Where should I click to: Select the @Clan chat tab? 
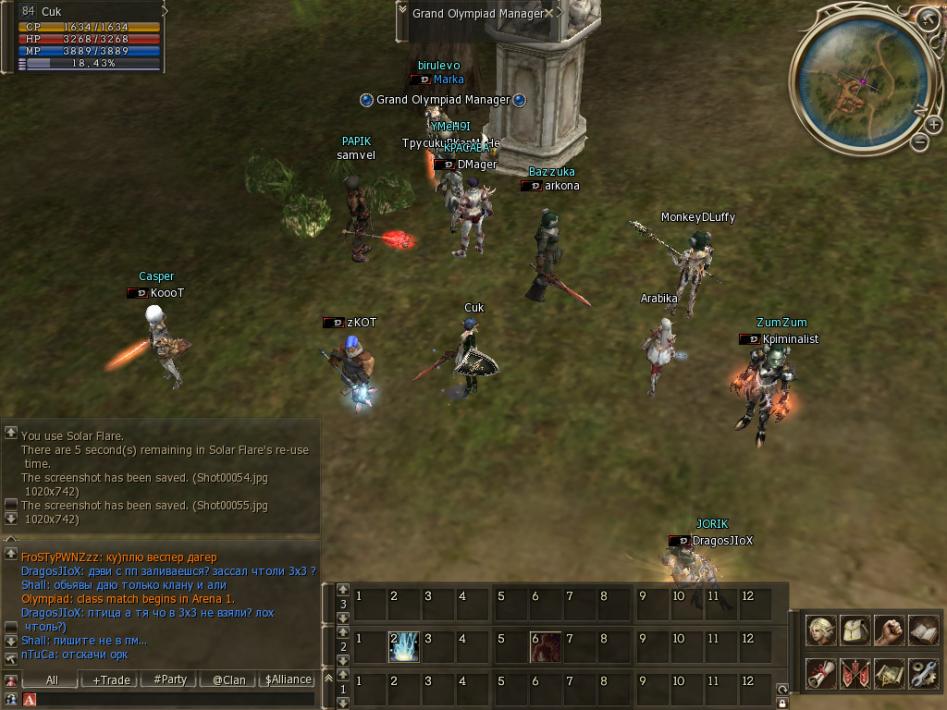pyautogui.click(x=228, y=679)
